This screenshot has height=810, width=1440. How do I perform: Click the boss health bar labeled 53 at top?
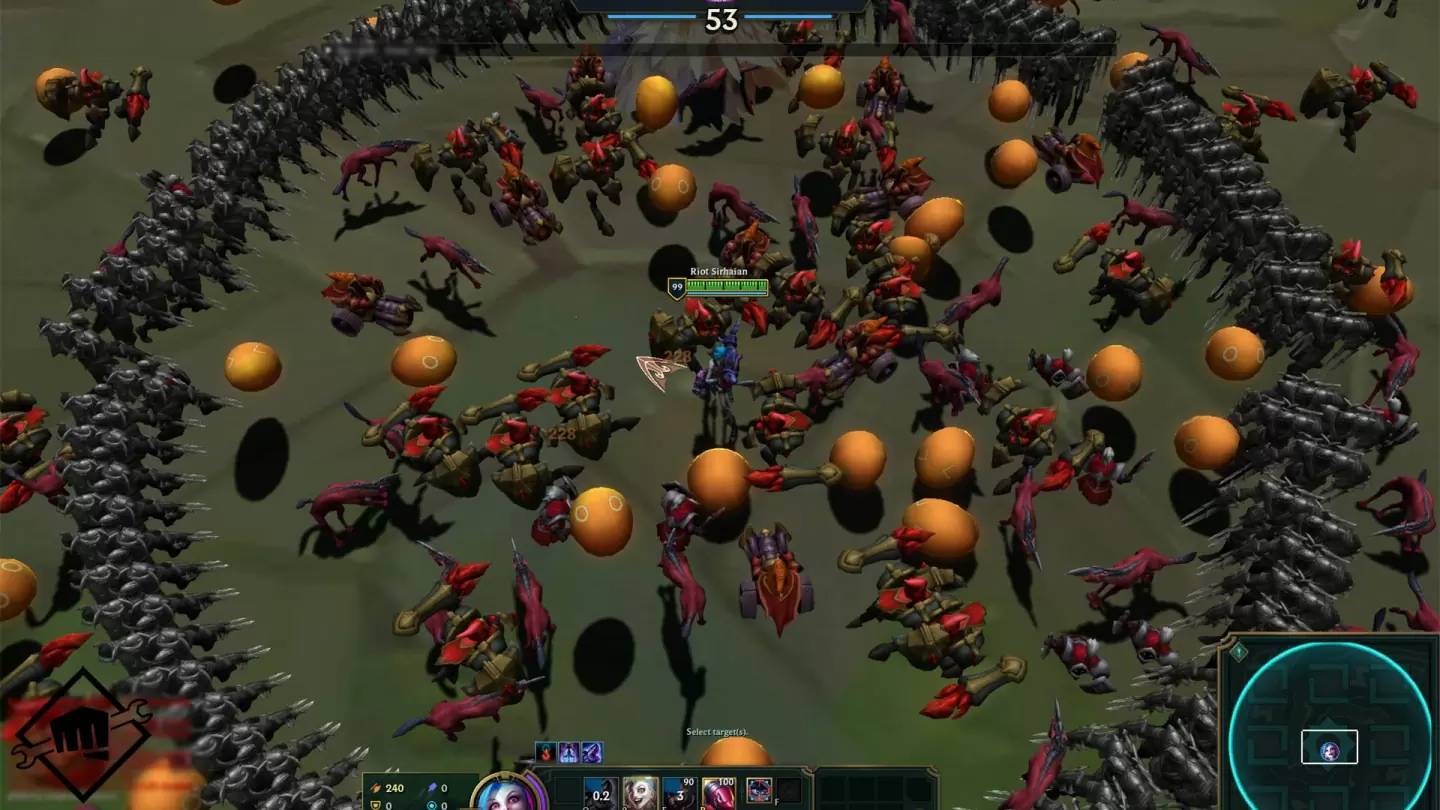(722, 18)
